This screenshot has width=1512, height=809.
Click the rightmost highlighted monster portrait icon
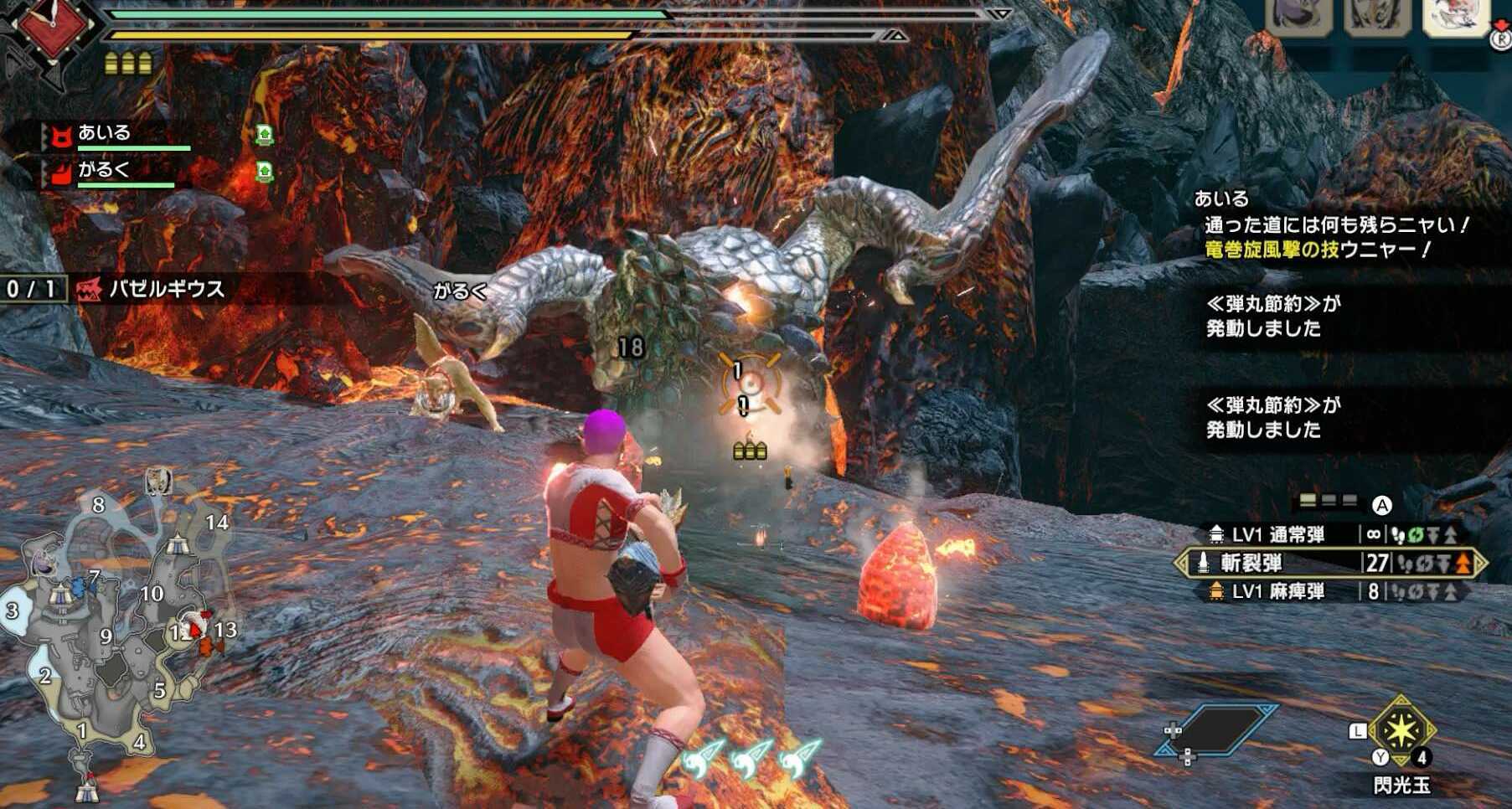1456,17
